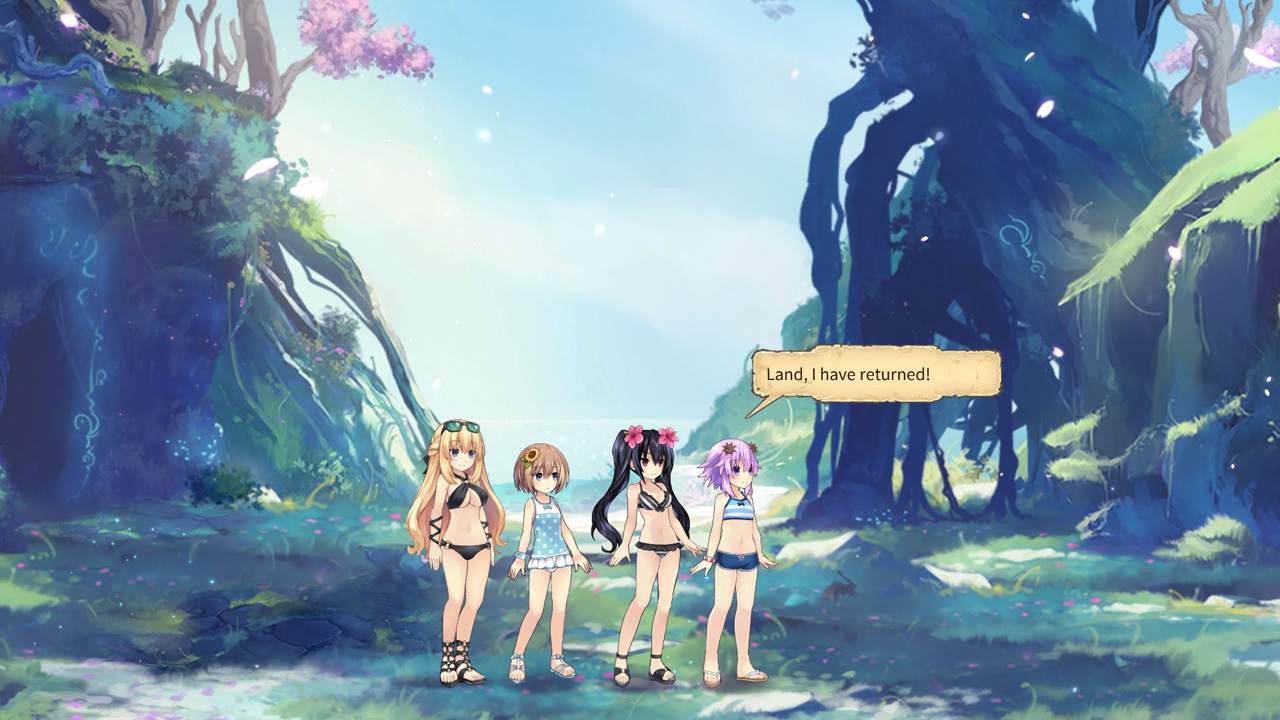This screenshot has height=720, width=1280.
Task: Click the stone path in the foreground
Action: 300,630
